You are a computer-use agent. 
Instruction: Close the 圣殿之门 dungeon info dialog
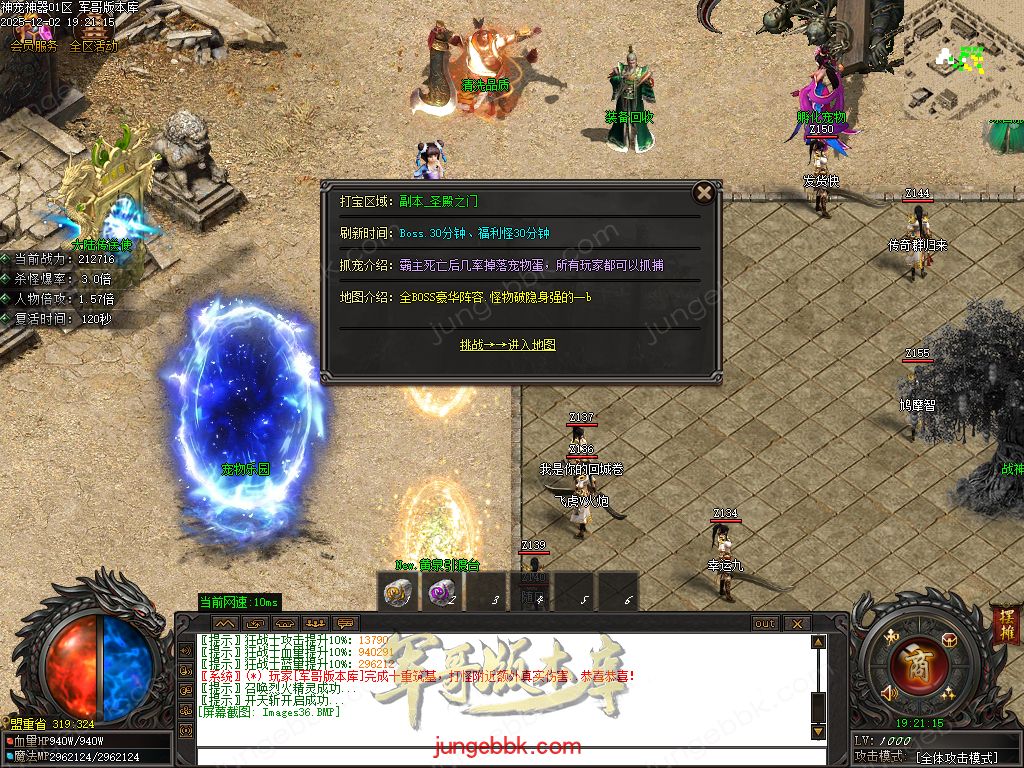tap(704, 193)
